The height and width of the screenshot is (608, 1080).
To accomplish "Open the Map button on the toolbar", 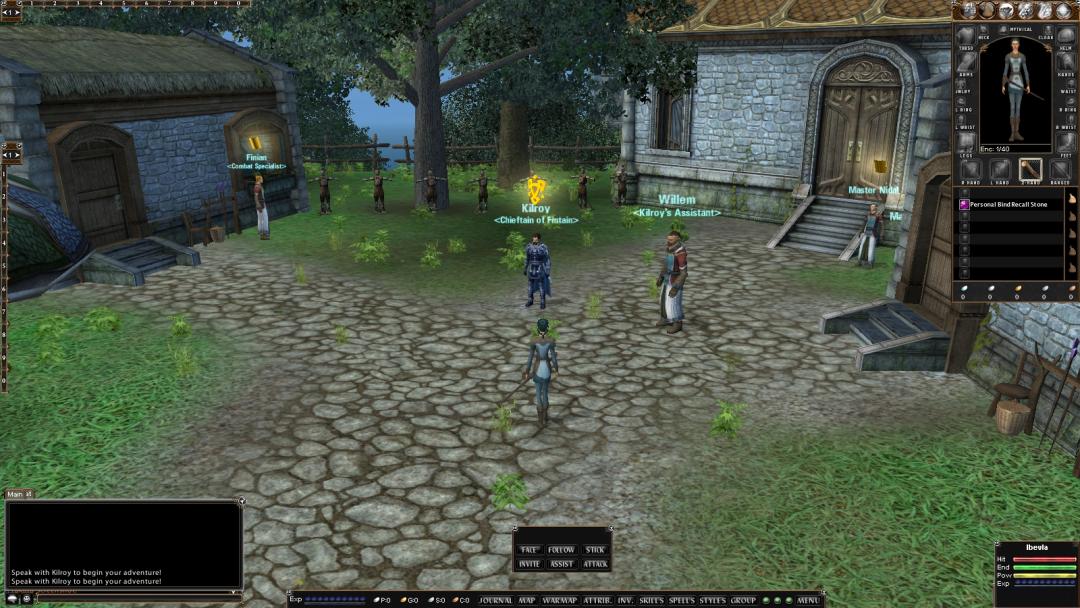I will [527, 600].
